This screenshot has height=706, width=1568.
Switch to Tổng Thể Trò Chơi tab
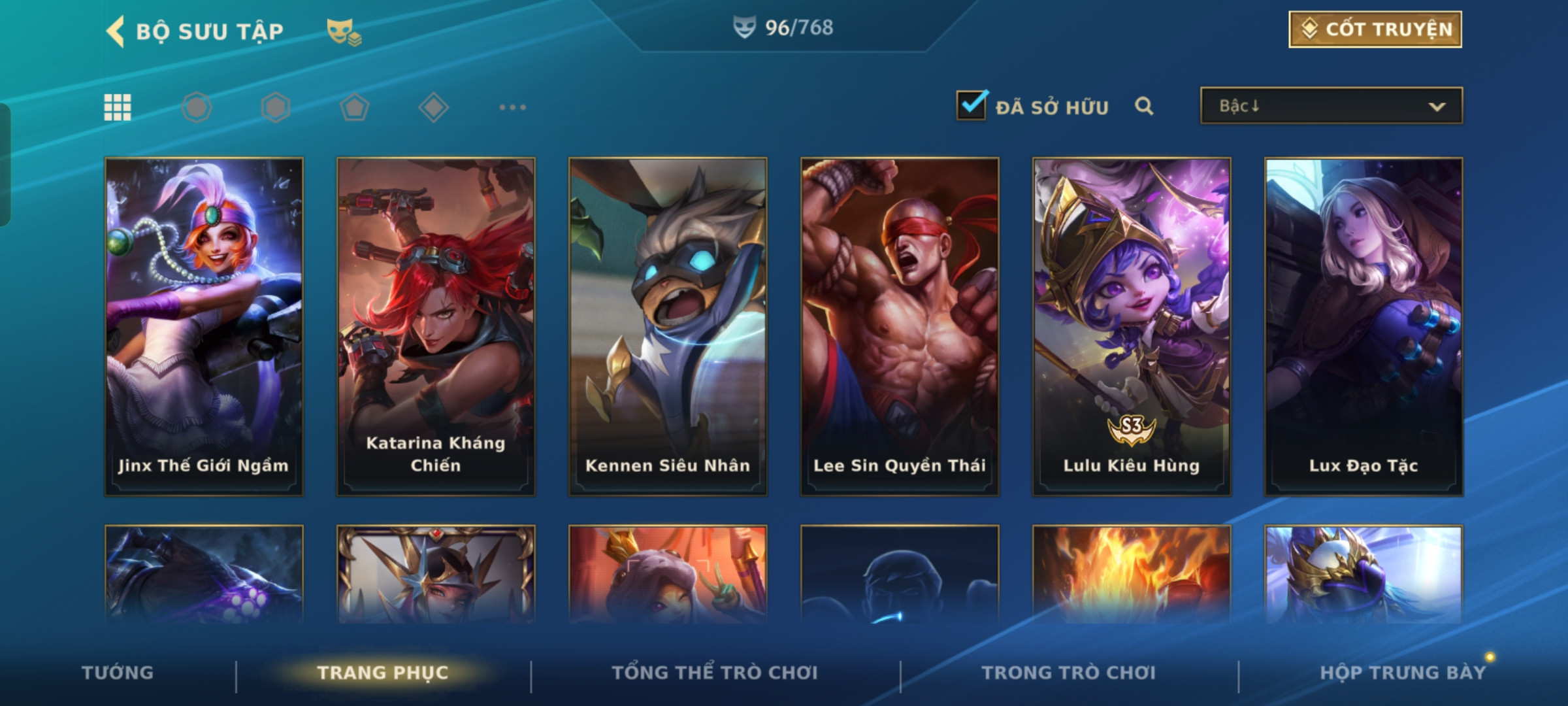tap(714, 673)
